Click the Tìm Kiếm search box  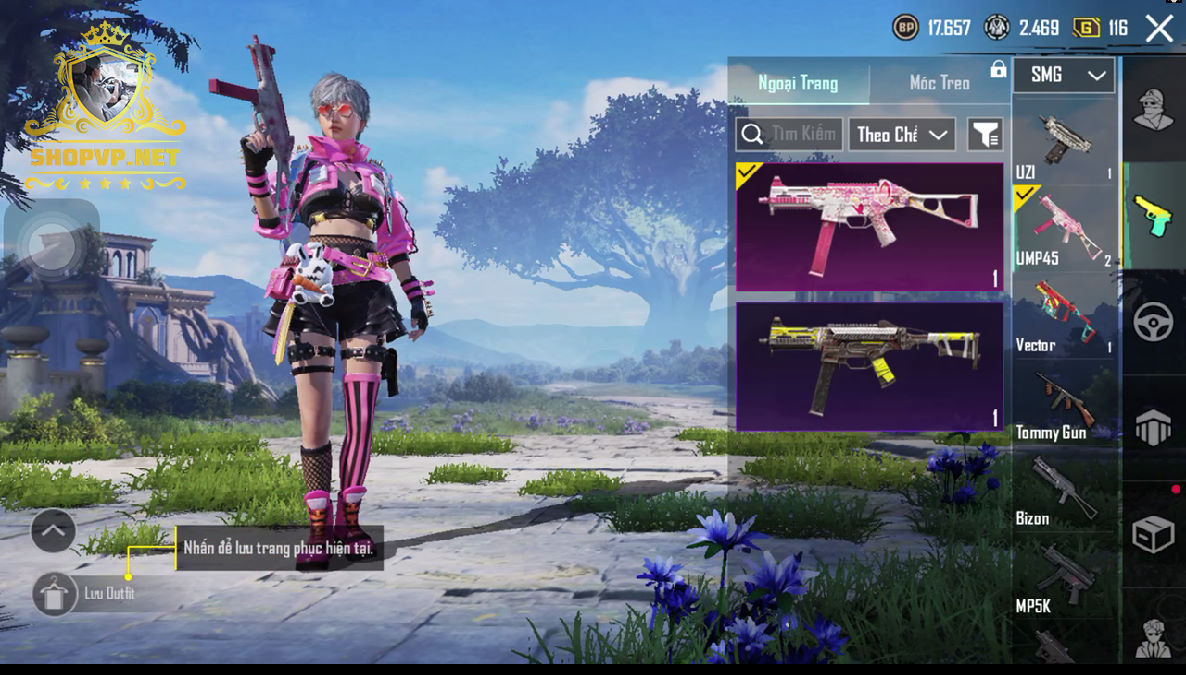pyautogui.click(x=789, y=134)
